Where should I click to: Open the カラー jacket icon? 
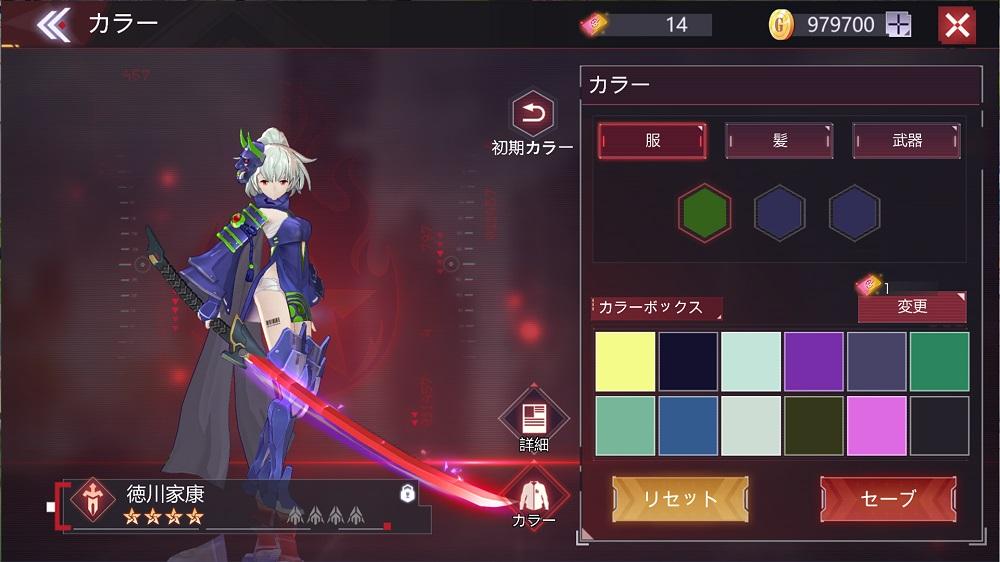tap(534, 494)
